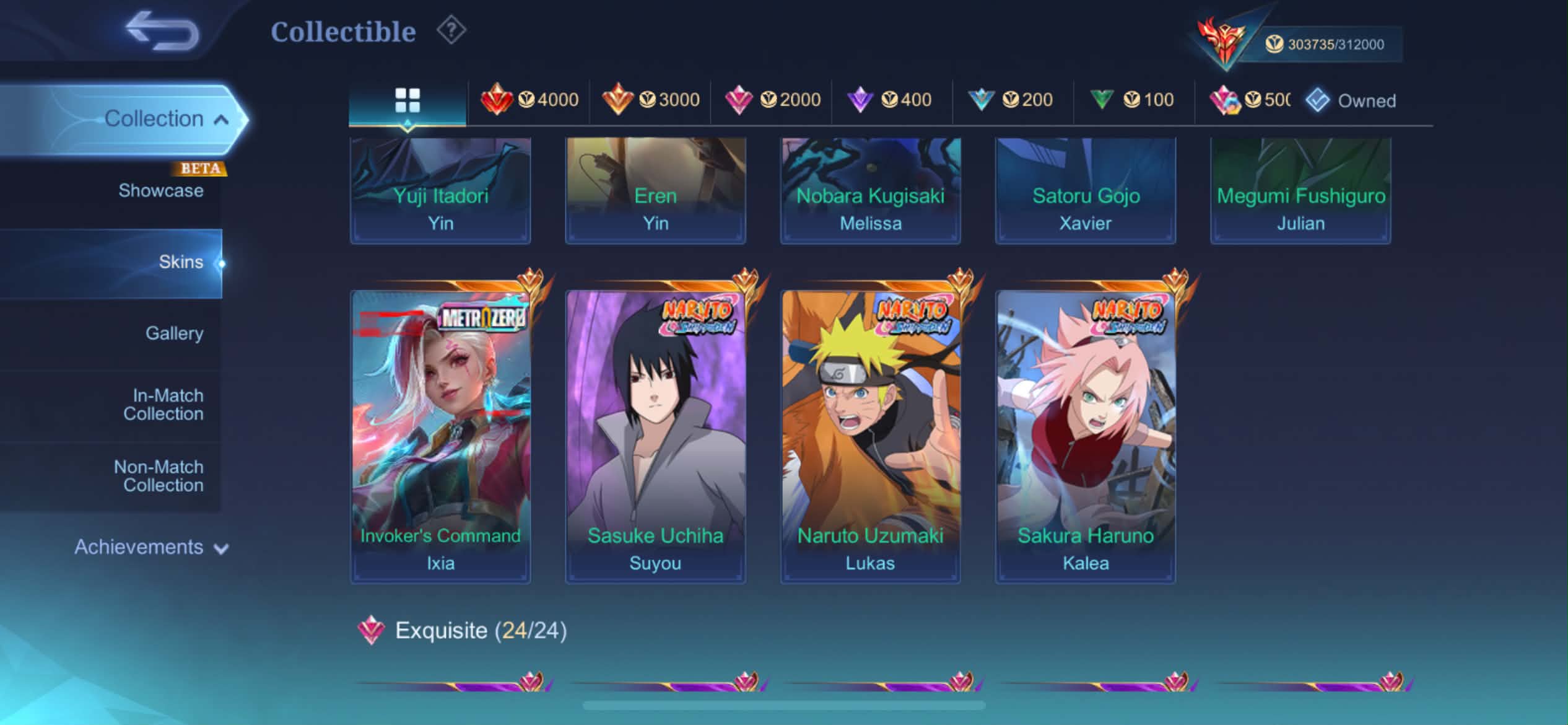Open the Gallery section
The image size is (1568, 725).
click(x=174, y=333)
